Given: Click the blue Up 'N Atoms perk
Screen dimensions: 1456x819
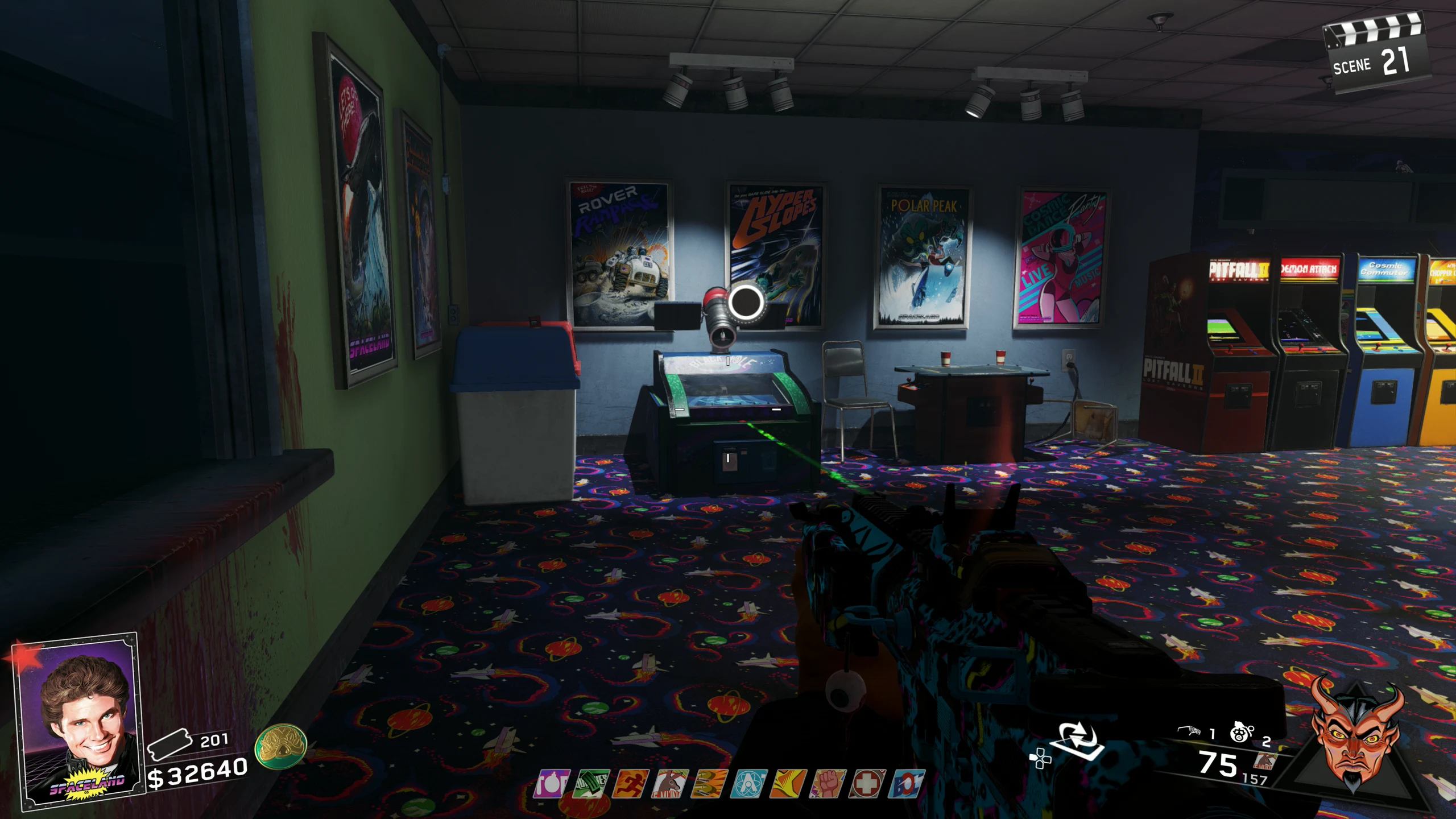Looking at the screenshot, I should click(750, 784).
